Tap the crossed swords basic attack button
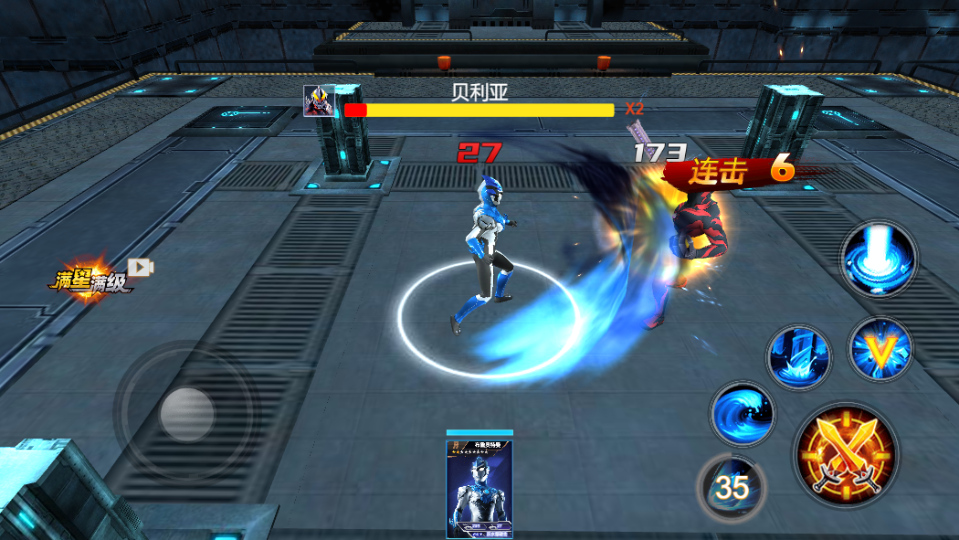959x540 pixels. pyautogui.click(x=846, y=456)
